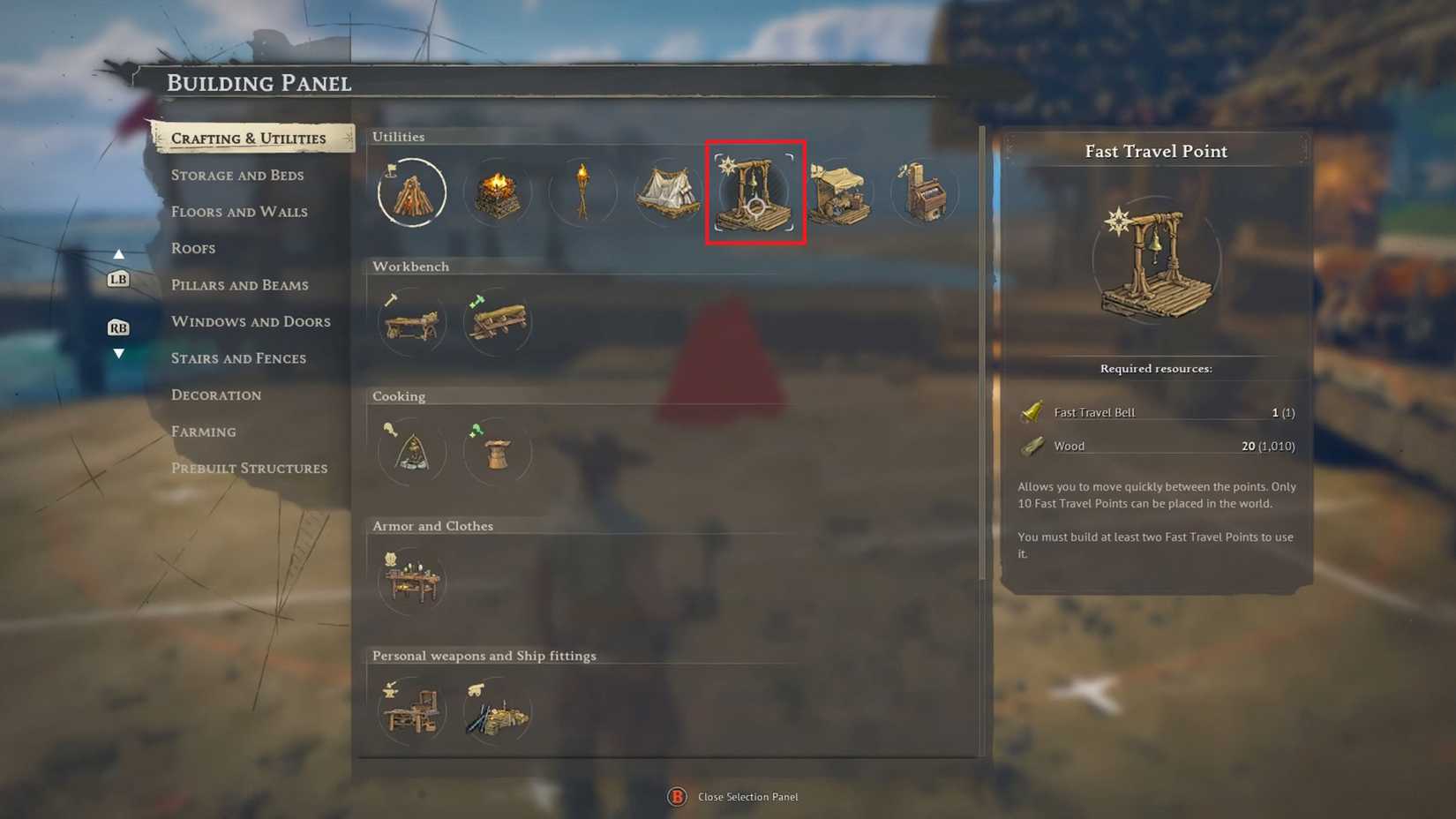Select the standing torch utility
1456x819 pixels.
point(582,192)
